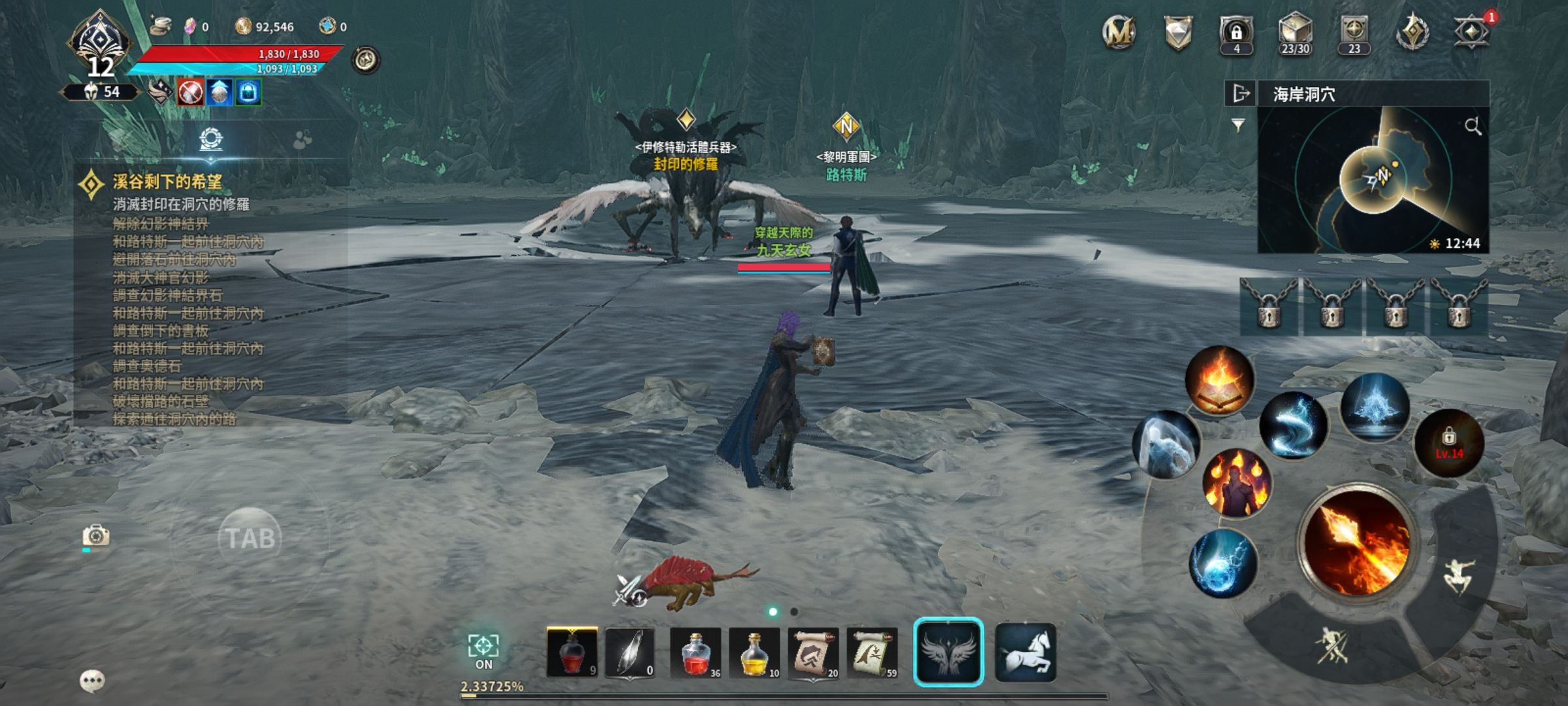The height and width of the screenshot is (706, 1568).
Task: Take a screenshot with the camera icon
Action: click(96, 536)
